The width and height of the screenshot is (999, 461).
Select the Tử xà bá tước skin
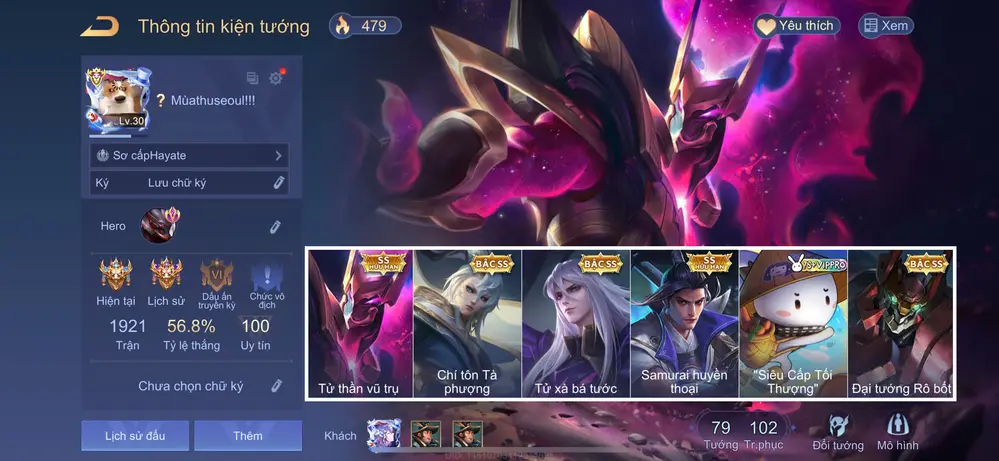tap(576, 323)
